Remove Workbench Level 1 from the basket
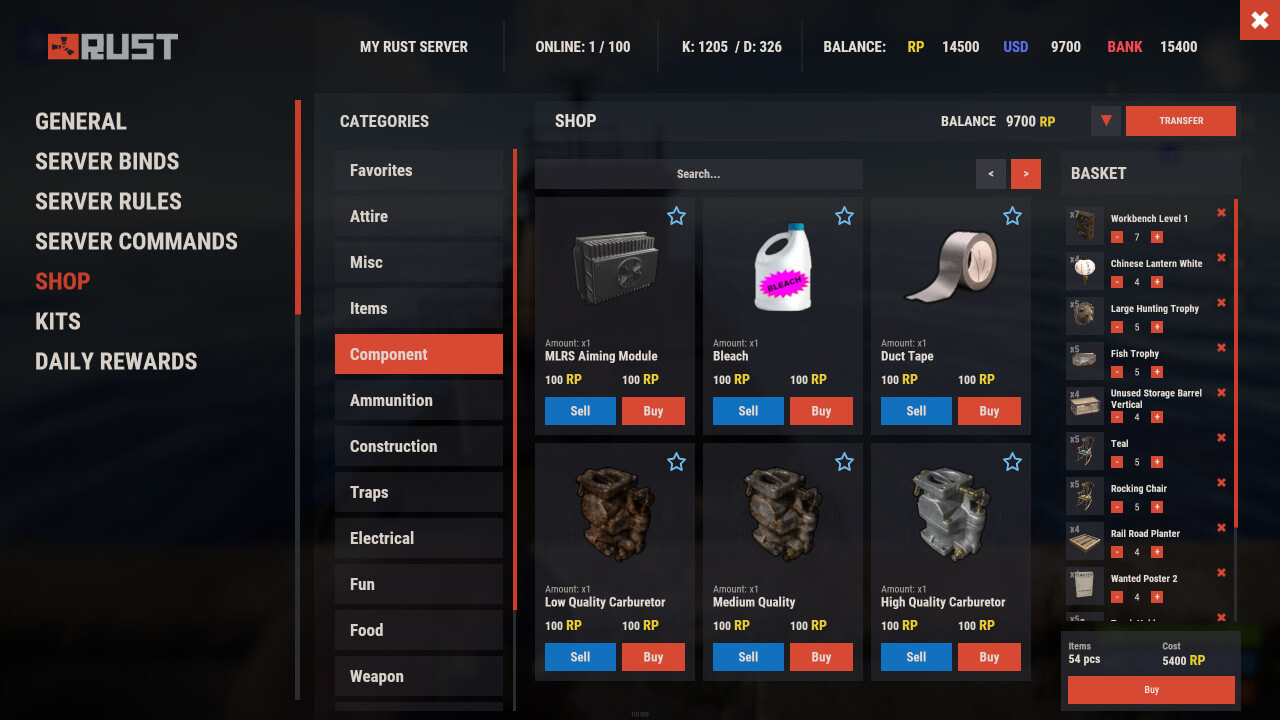This screenshot has height=720, width=1280. [x=1221, y=213]
